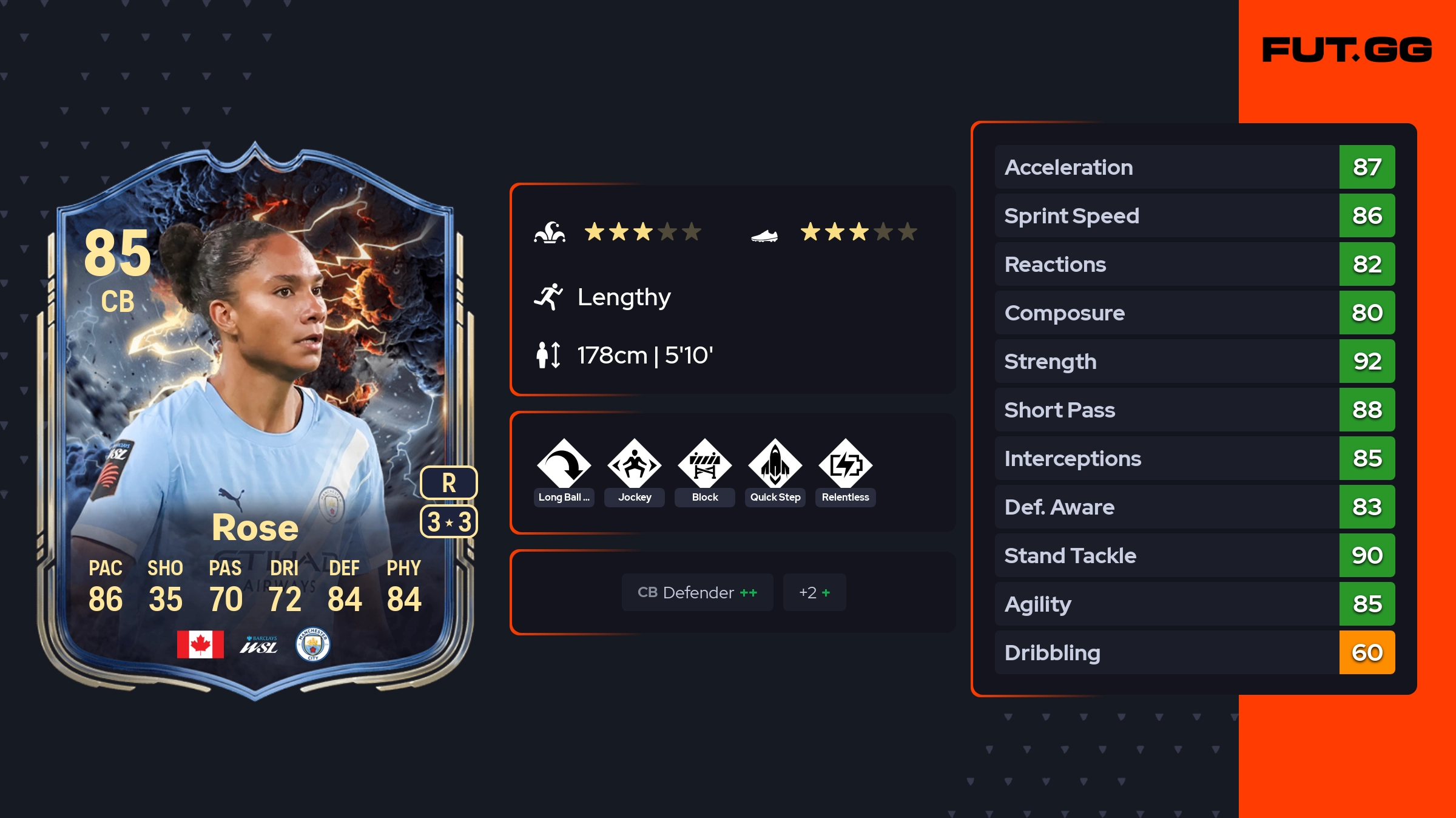Click the Strength stat row

(x=1194, y=361)
